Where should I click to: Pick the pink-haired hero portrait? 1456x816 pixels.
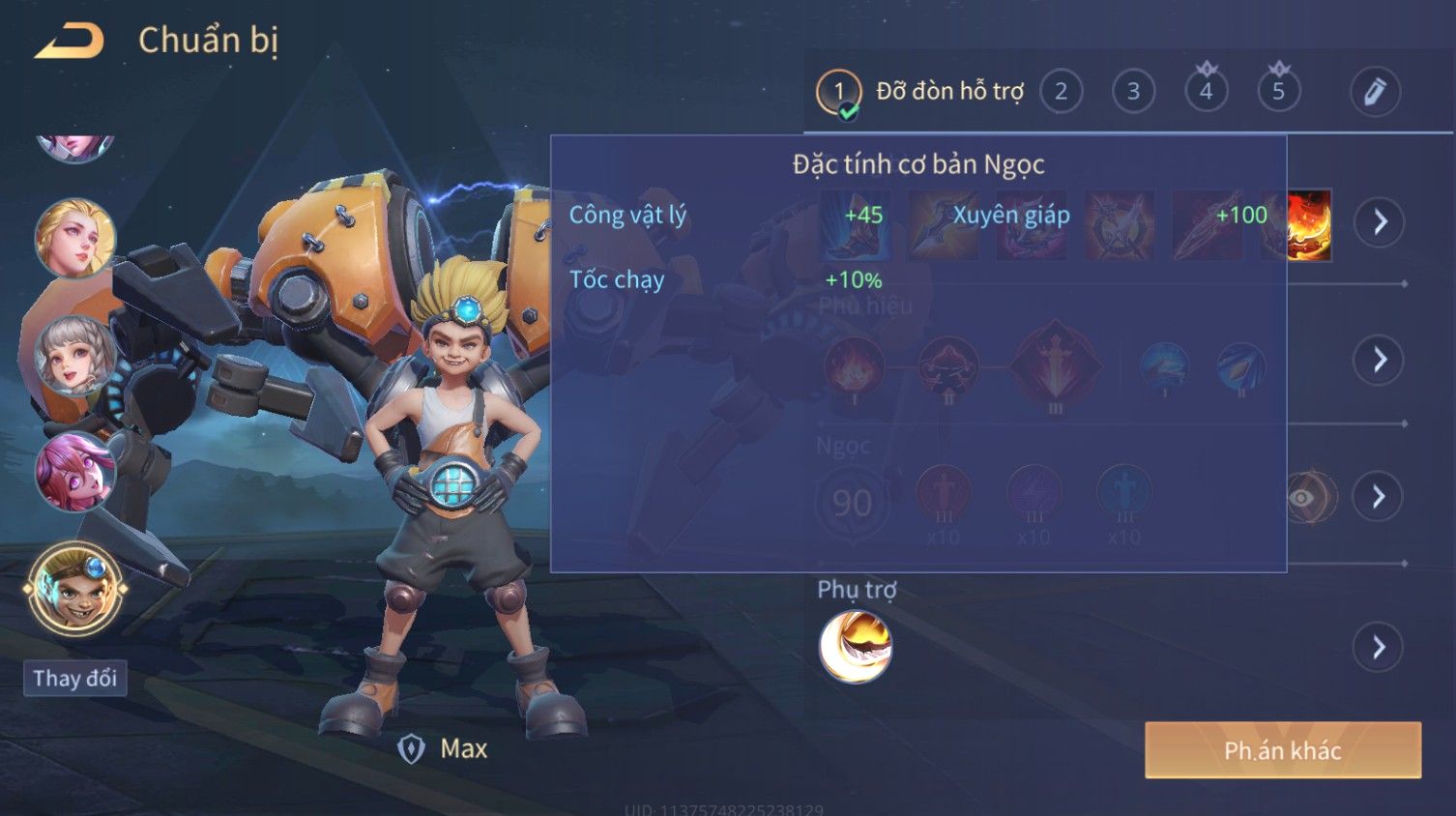coord(75,472)
